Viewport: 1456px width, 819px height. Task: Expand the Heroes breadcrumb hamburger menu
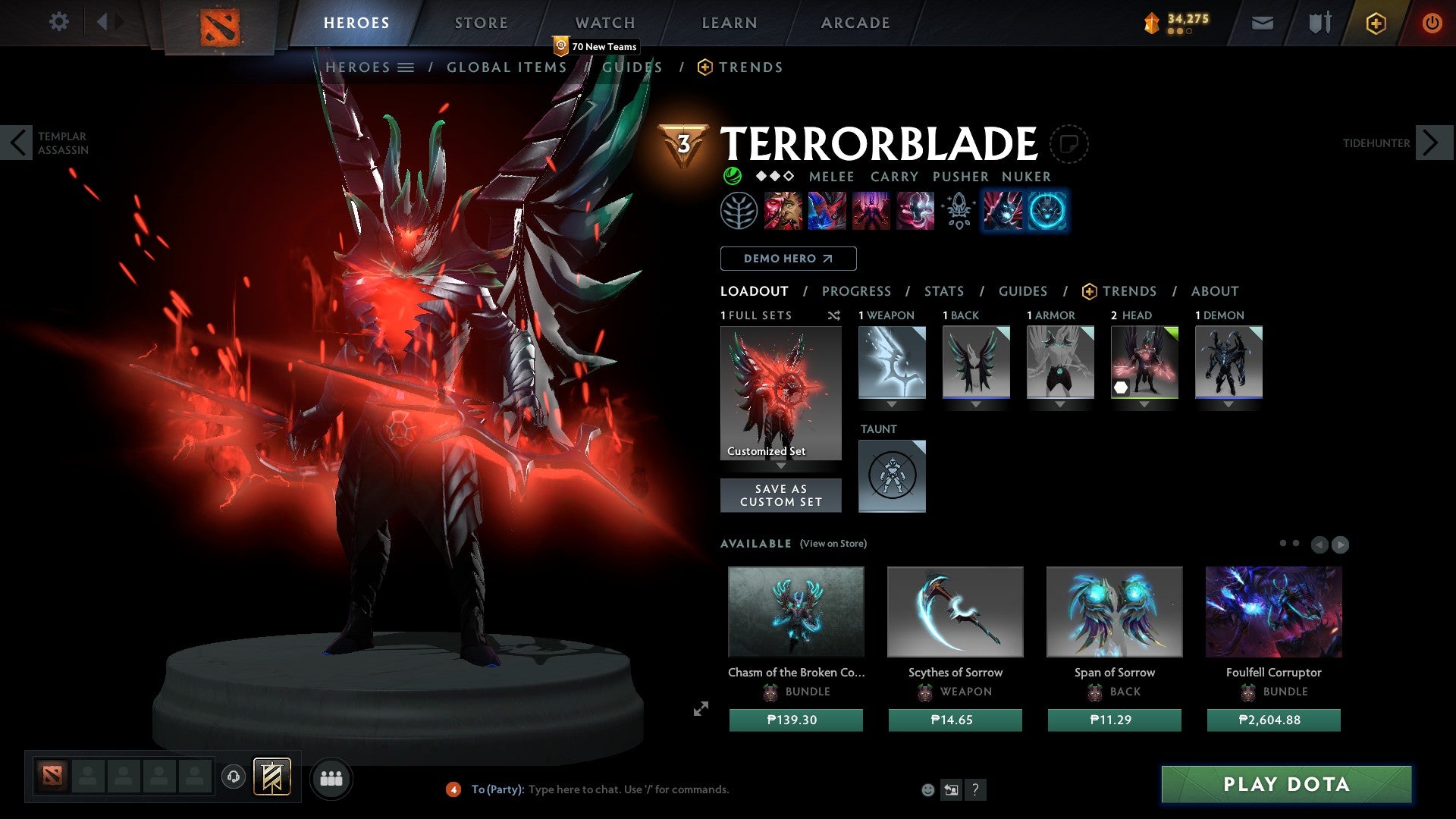(407, 67)
